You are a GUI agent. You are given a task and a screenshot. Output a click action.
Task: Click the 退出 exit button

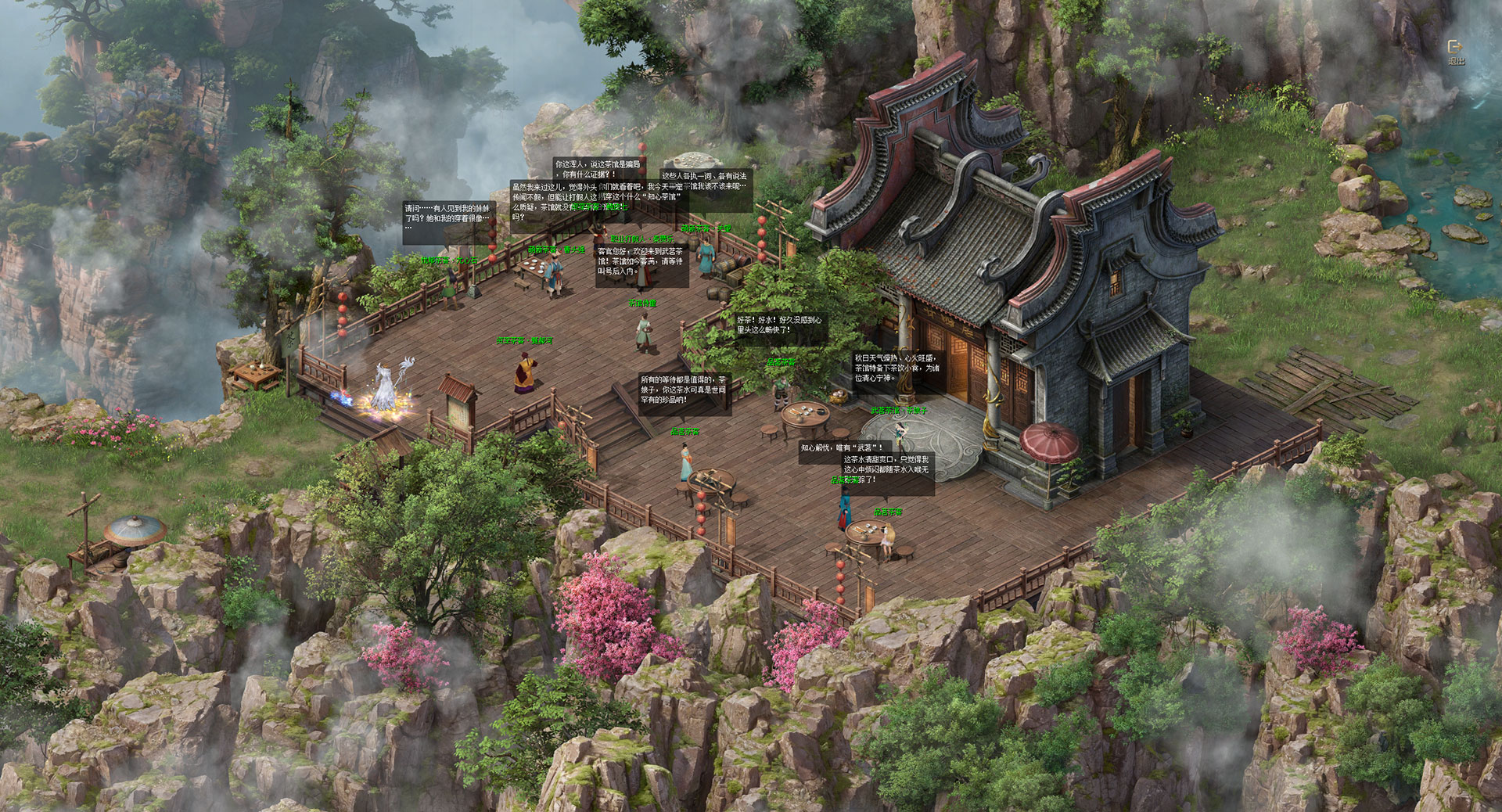click(x=1455, y=51)
